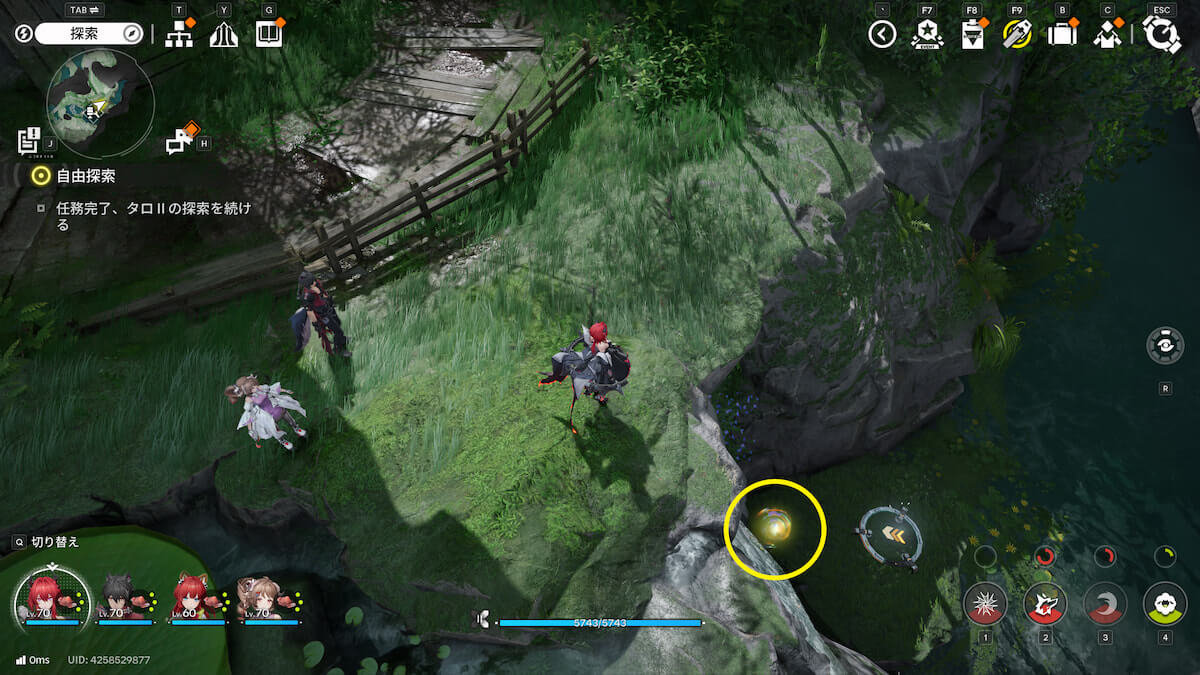The width and height of the screenshot is (1200, 675).
Task: Open the suitcase backpack icon
Action: (1061, 35)
